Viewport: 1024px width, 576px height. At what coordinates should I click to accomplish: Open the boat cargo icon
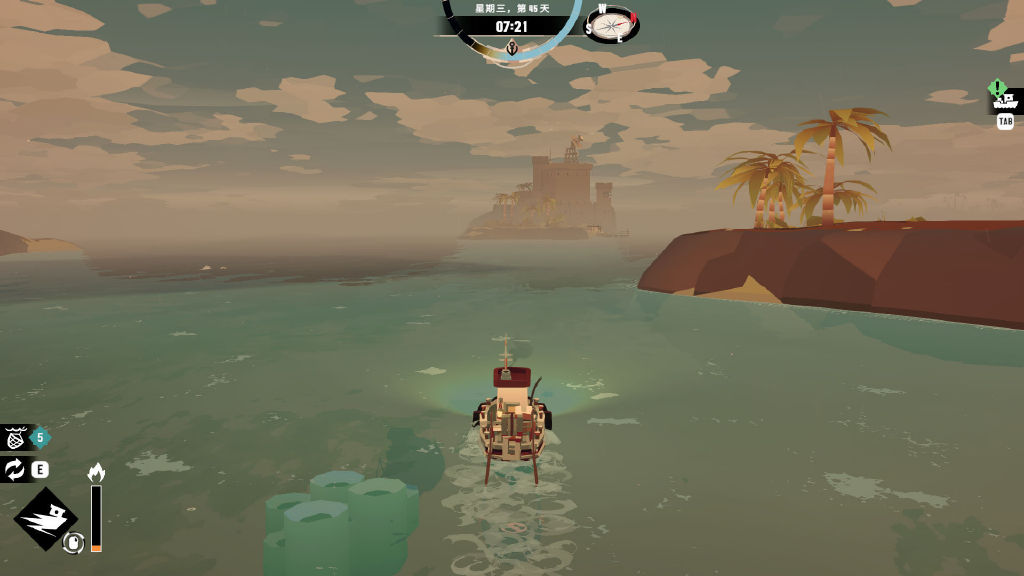coord(1005,100)
